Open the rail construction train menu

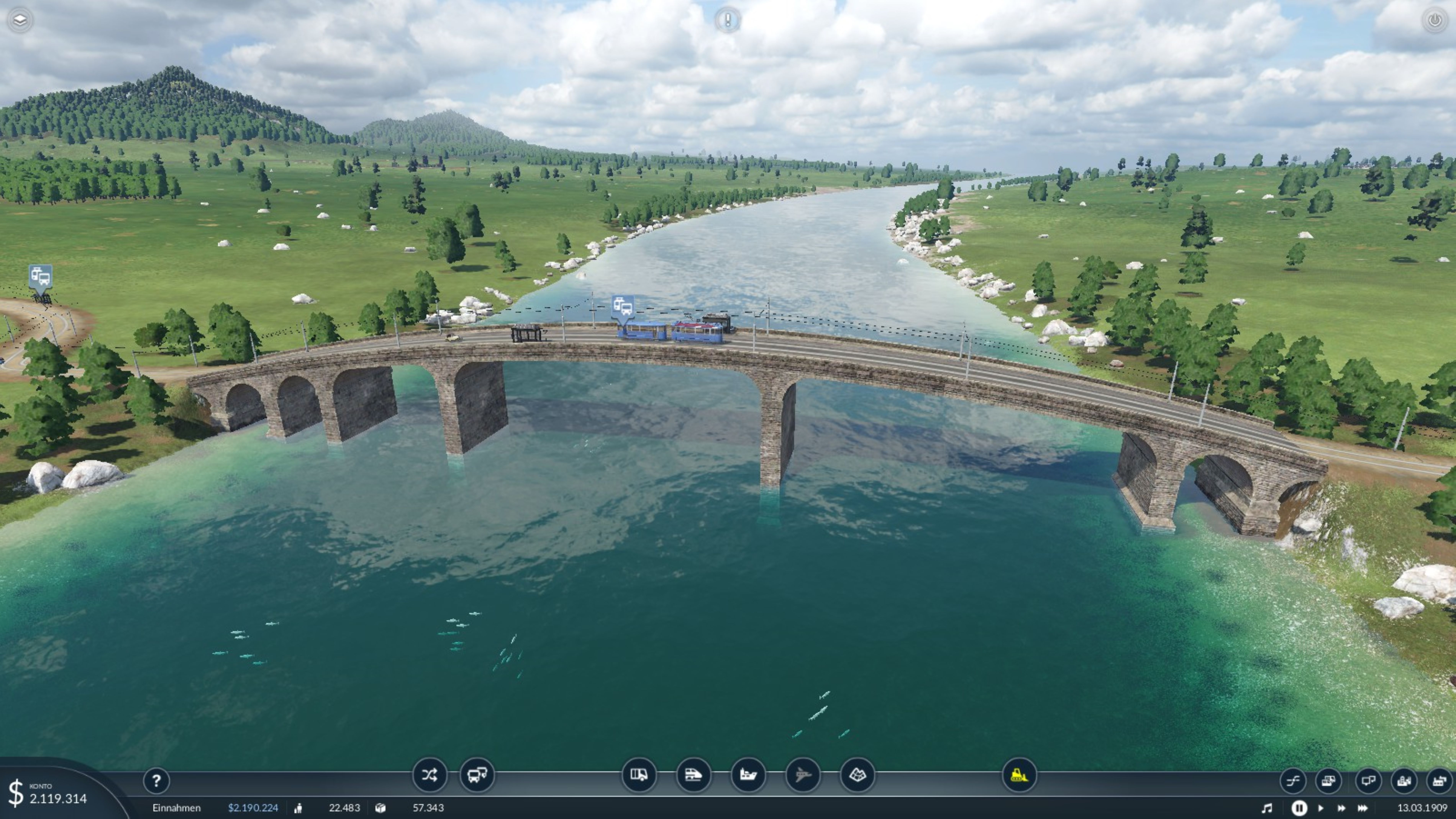pyautogui.click(x=693, y=775)
